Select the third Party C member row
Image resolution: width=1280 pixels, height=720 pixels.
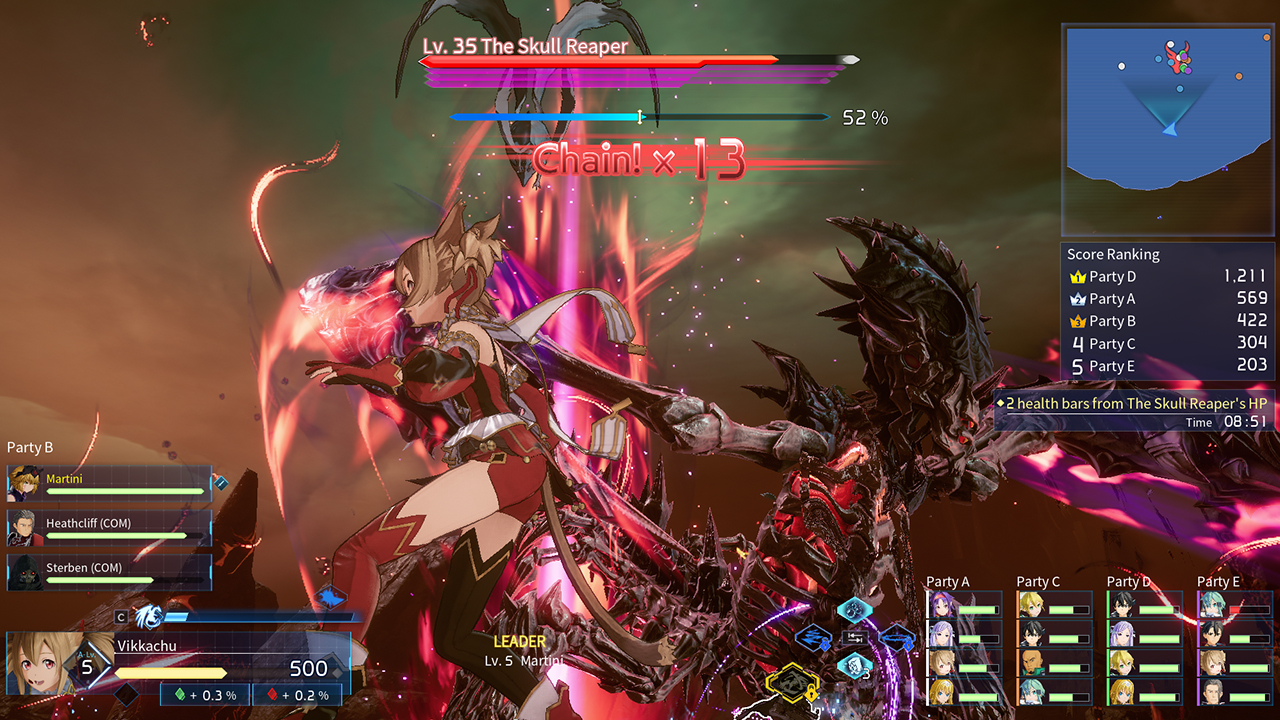[1054, 663]
